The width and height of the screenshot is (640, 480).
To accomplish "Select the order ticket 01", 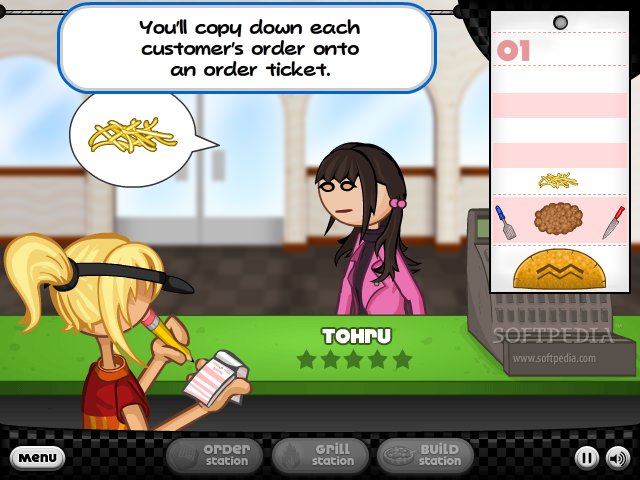I will (x=558, y=160).
